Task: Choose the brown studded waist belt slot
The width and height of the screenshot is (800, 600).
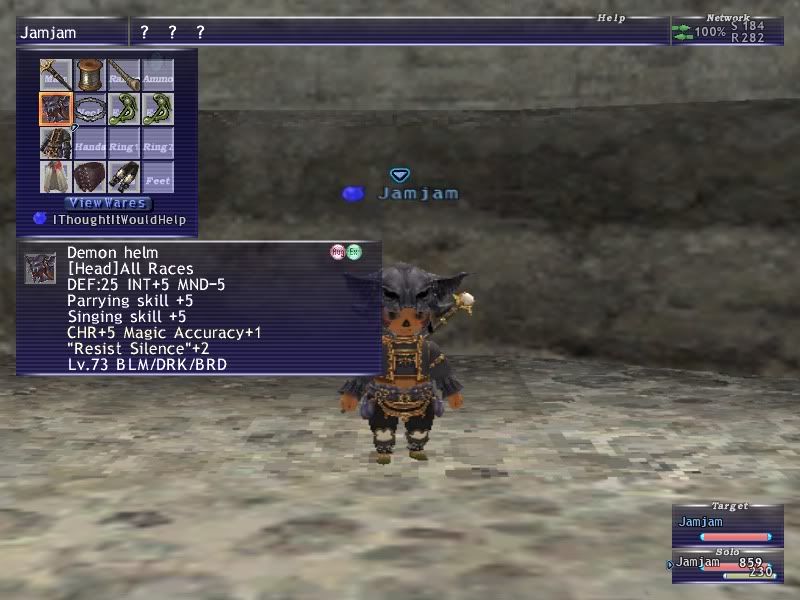Action: pyautogui.click(x=90, y=177)
